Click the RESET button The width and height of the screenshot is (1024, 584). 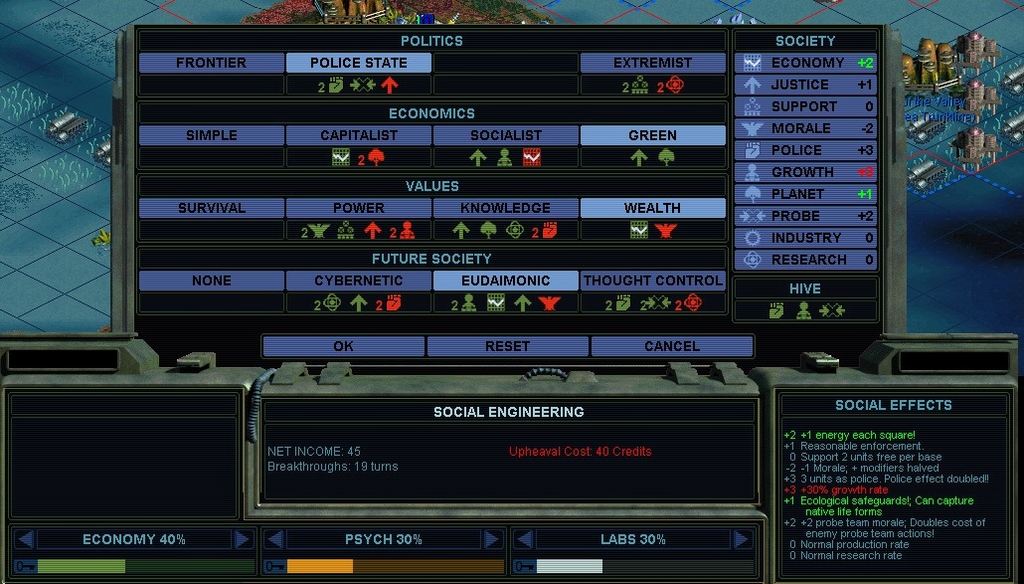coord(507,346)
